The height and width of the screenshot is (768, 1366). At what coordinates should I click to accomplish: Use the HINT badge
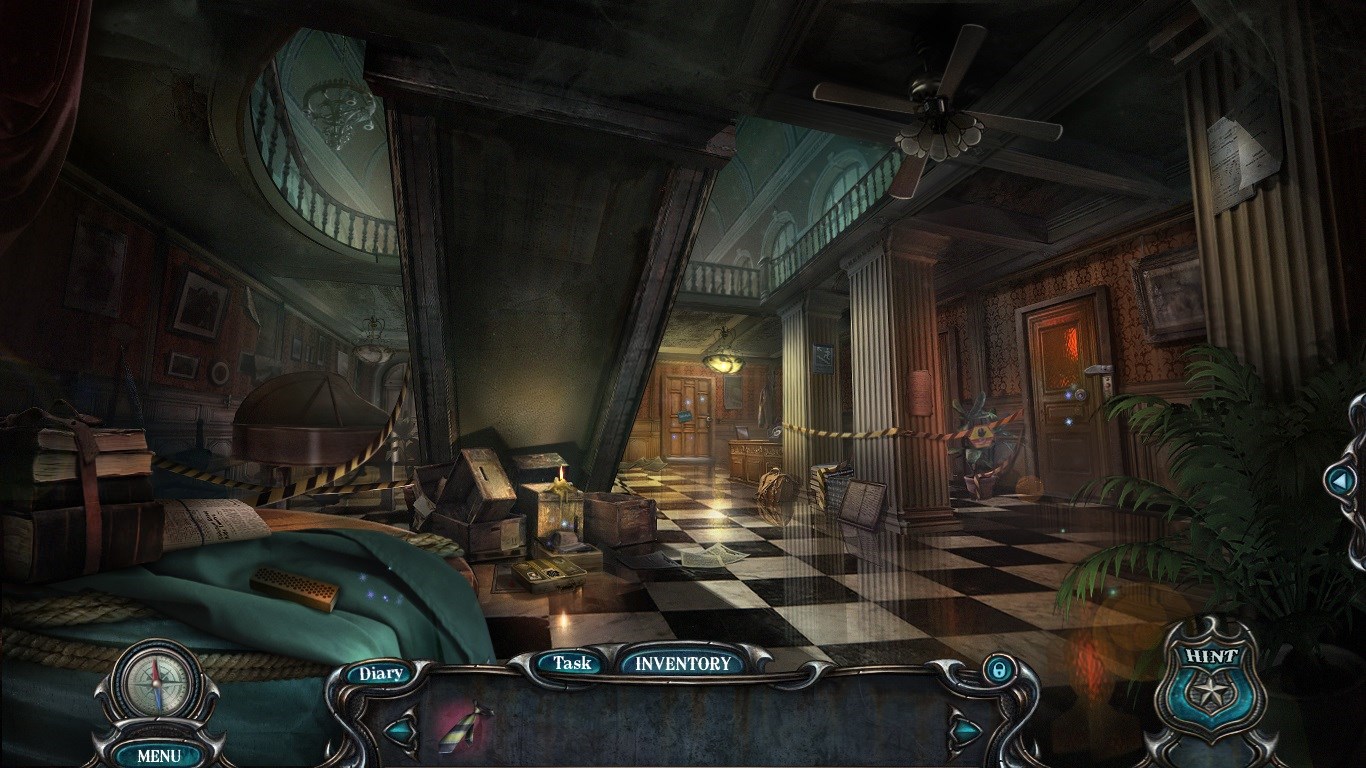pos(1213,686)
